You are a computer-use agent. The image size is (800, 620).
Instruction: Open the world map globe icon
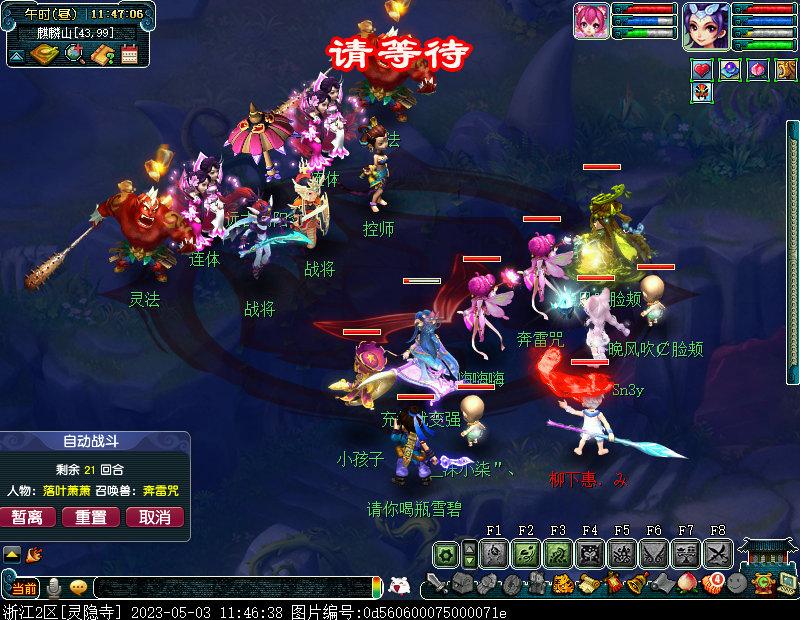(x=73, y=54)
